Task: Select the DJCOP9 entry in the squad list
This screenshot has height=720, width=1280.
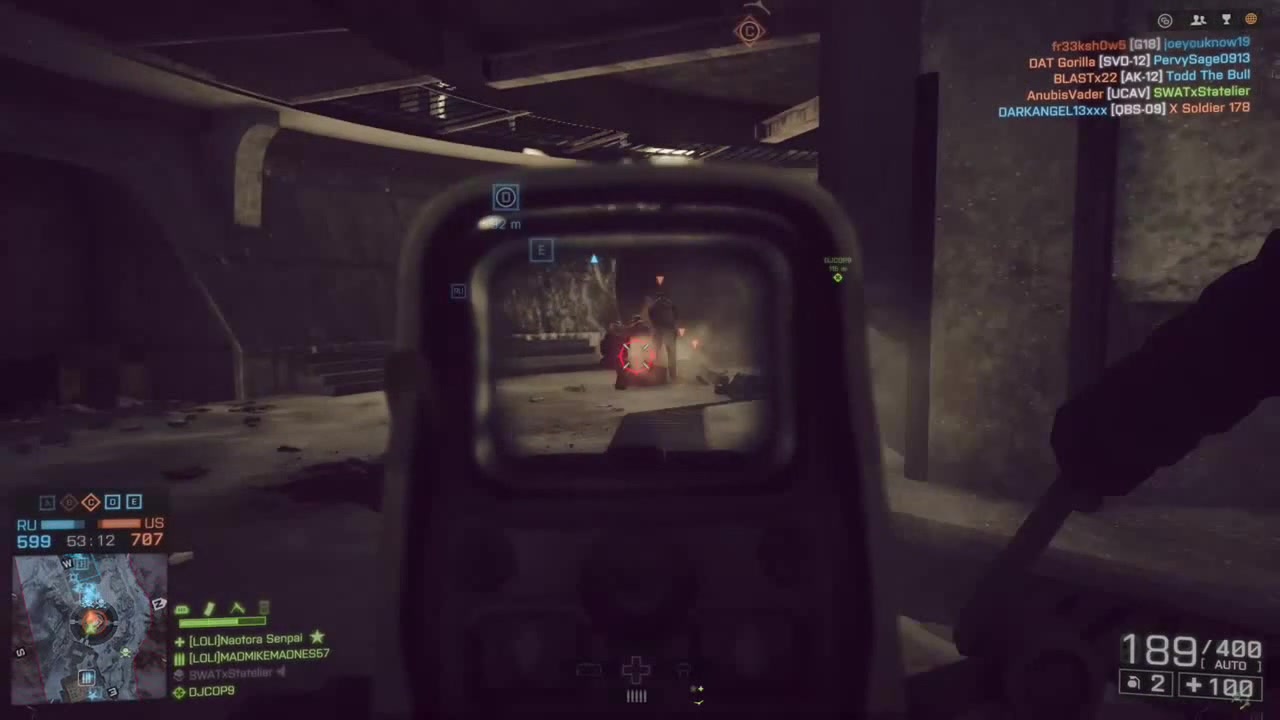Action: 211,691
